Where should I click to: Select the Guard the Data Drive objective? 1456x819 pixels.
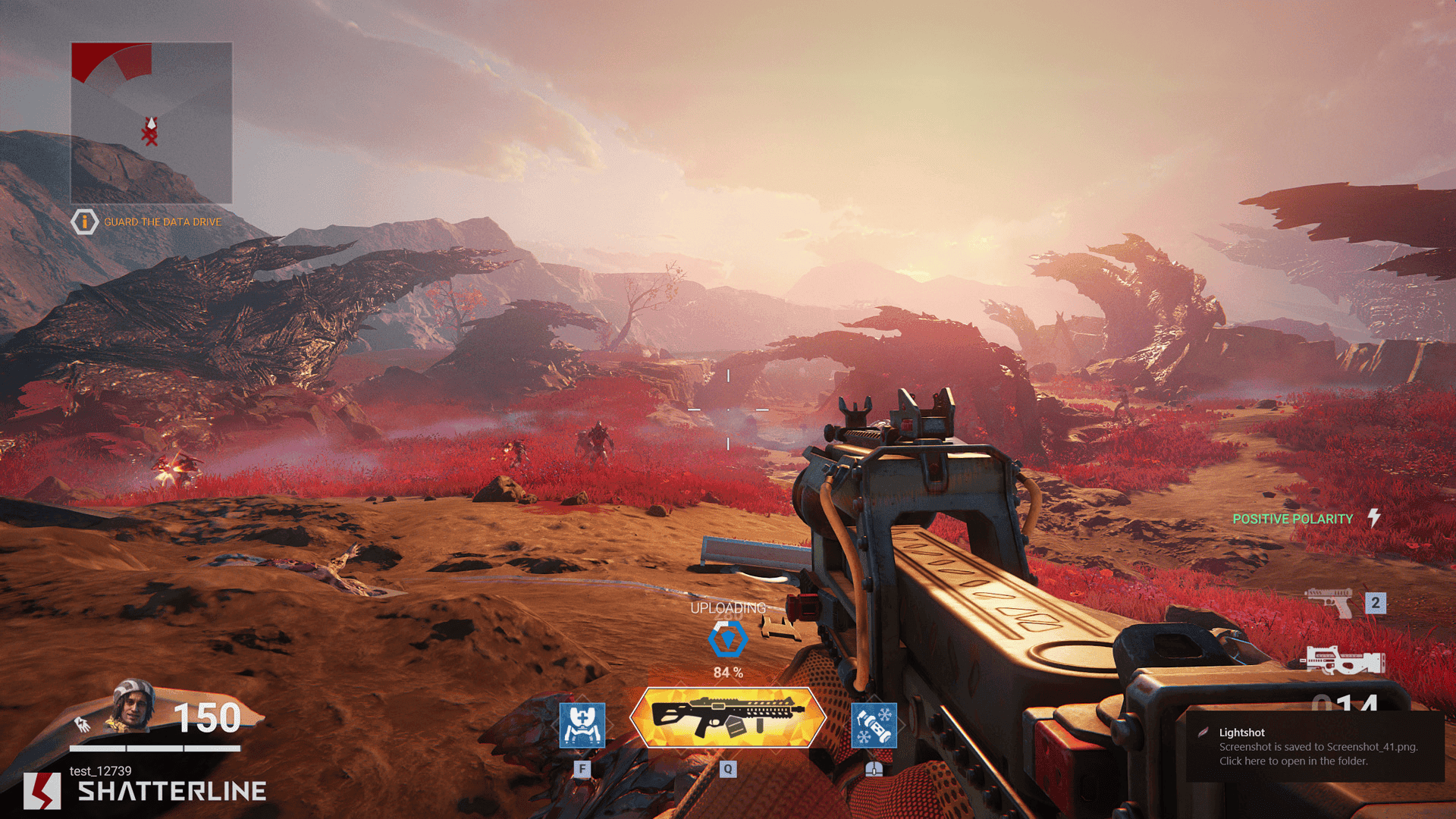(162, 222)
